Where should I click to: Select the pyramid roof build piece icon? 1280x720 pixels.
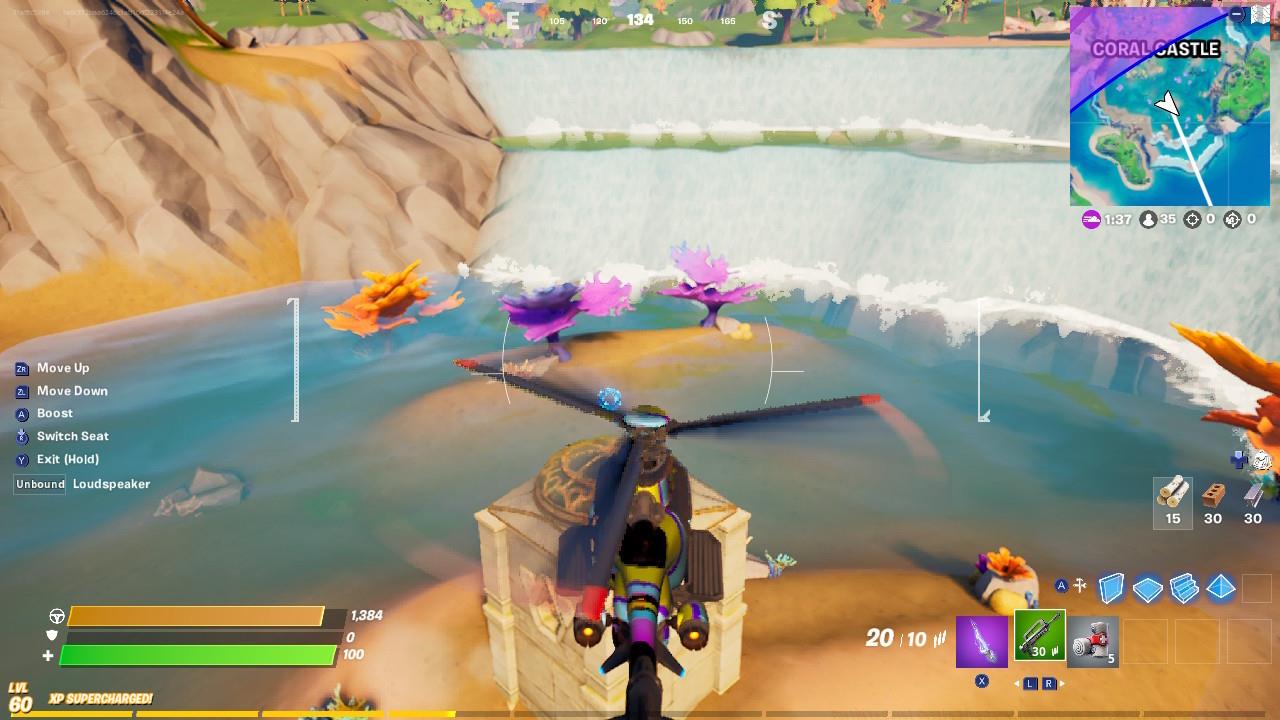pos(1220,588)
